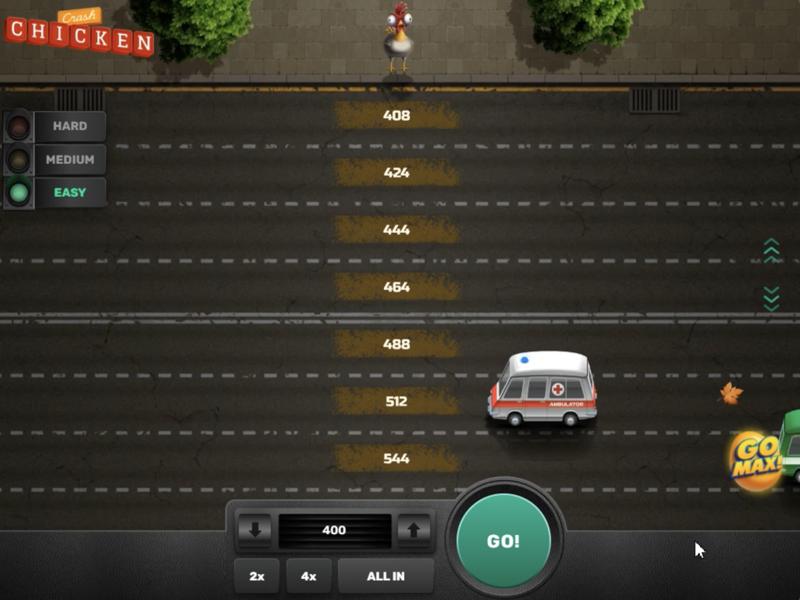This screenshot has height=600, width=800.
Task: Click the double down chevron arrow
Action: tap(771, 298)
